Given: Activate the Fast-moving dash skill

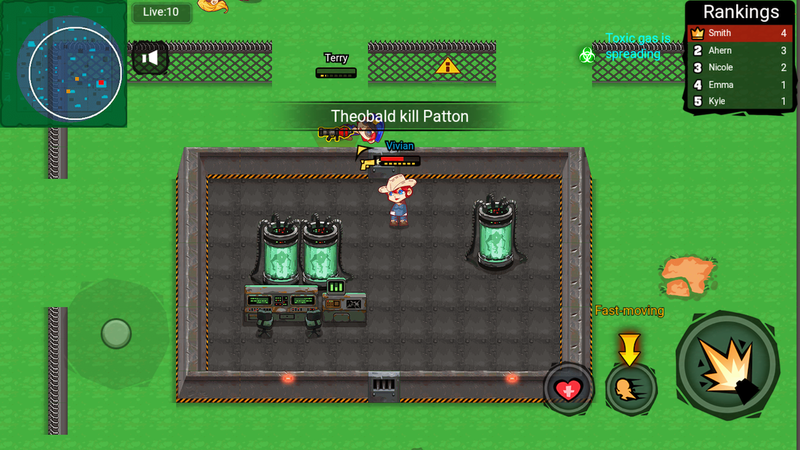Looking at the screenshot, I should pos(630,388).
